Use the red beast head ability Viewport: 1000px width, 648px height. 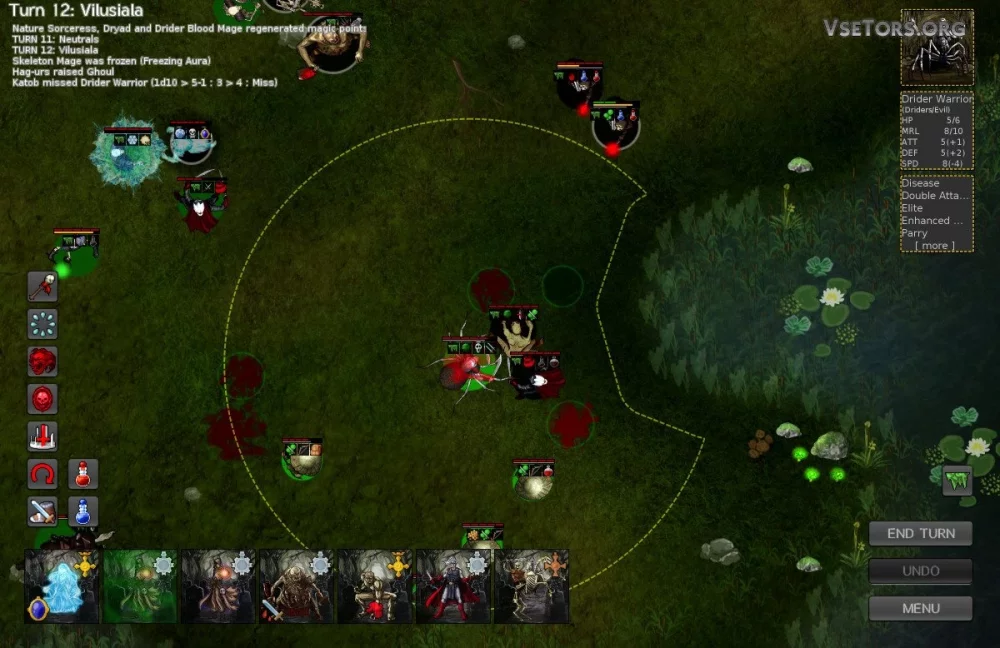[42, 361]
